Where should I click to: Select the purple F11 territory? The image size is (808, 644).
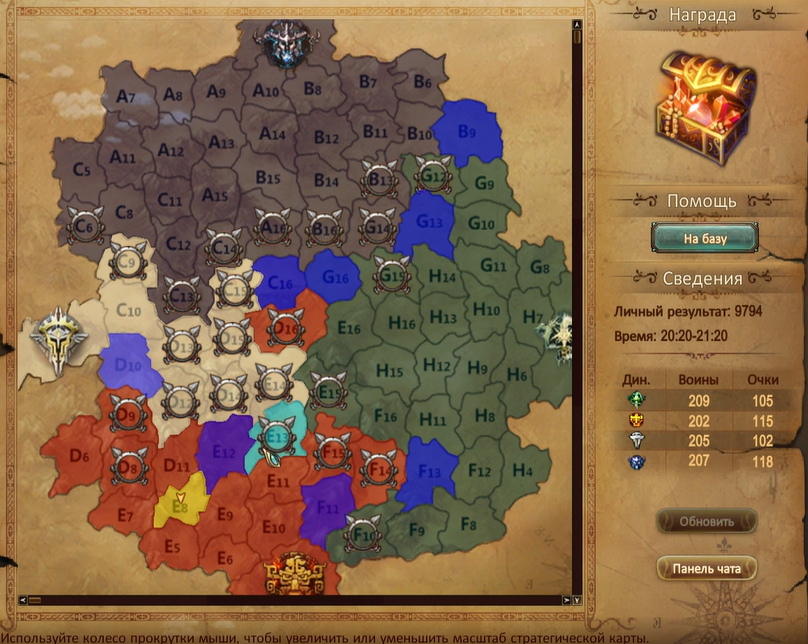(x=328, y=503)
